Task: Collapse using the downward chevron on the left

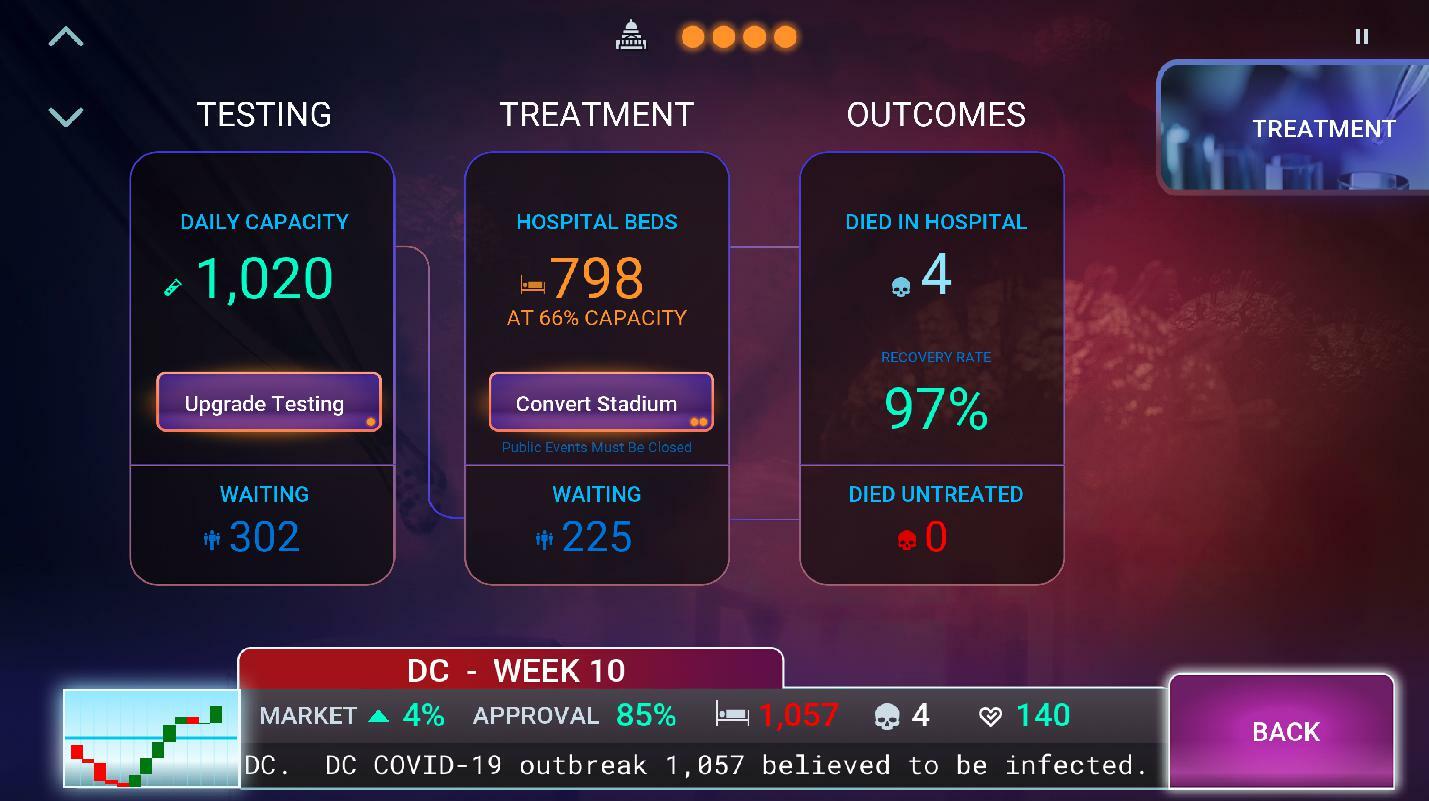Action: click(x=66, y=115)
